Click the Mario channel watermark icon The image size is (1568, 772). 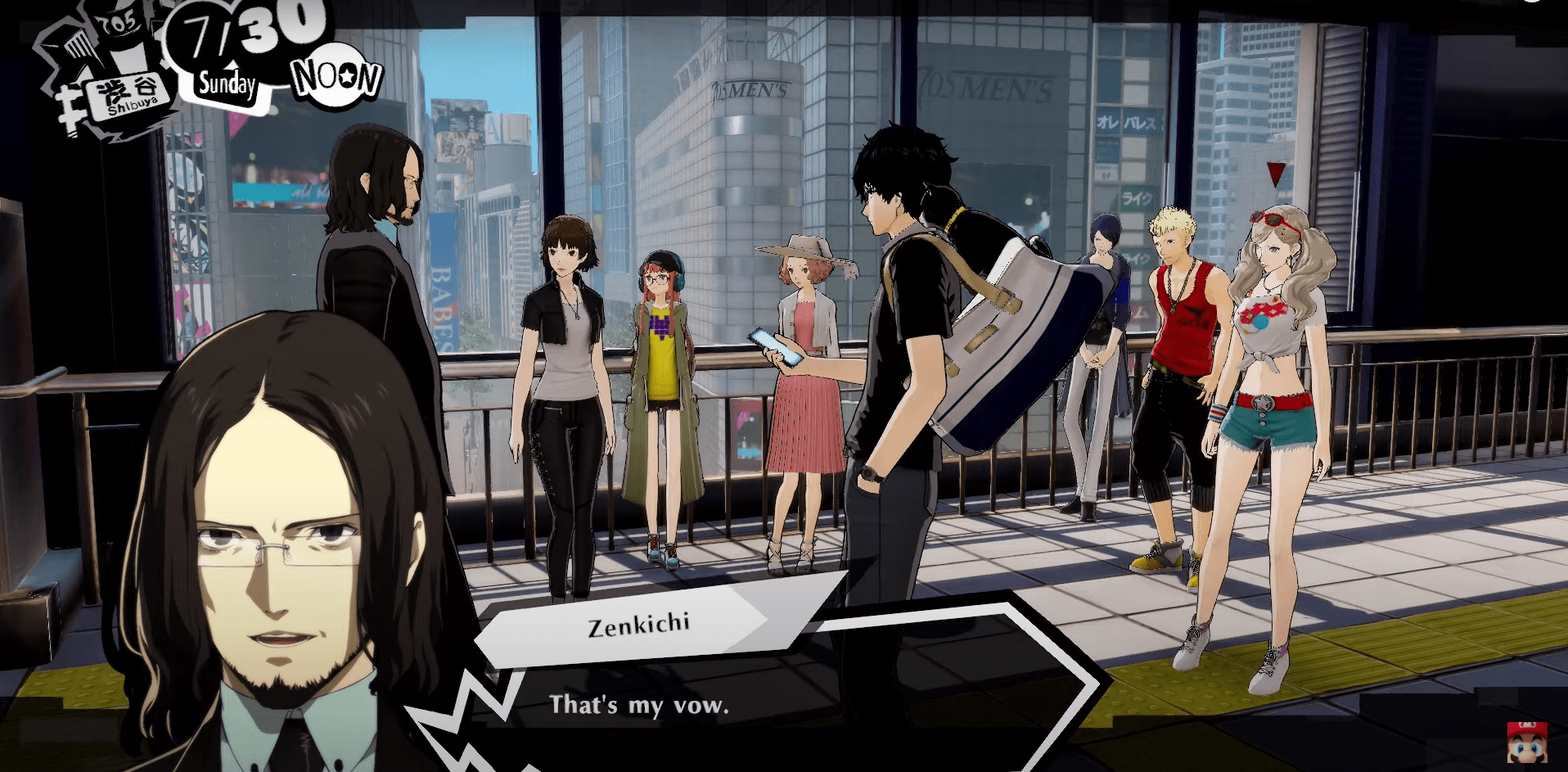1526,742
